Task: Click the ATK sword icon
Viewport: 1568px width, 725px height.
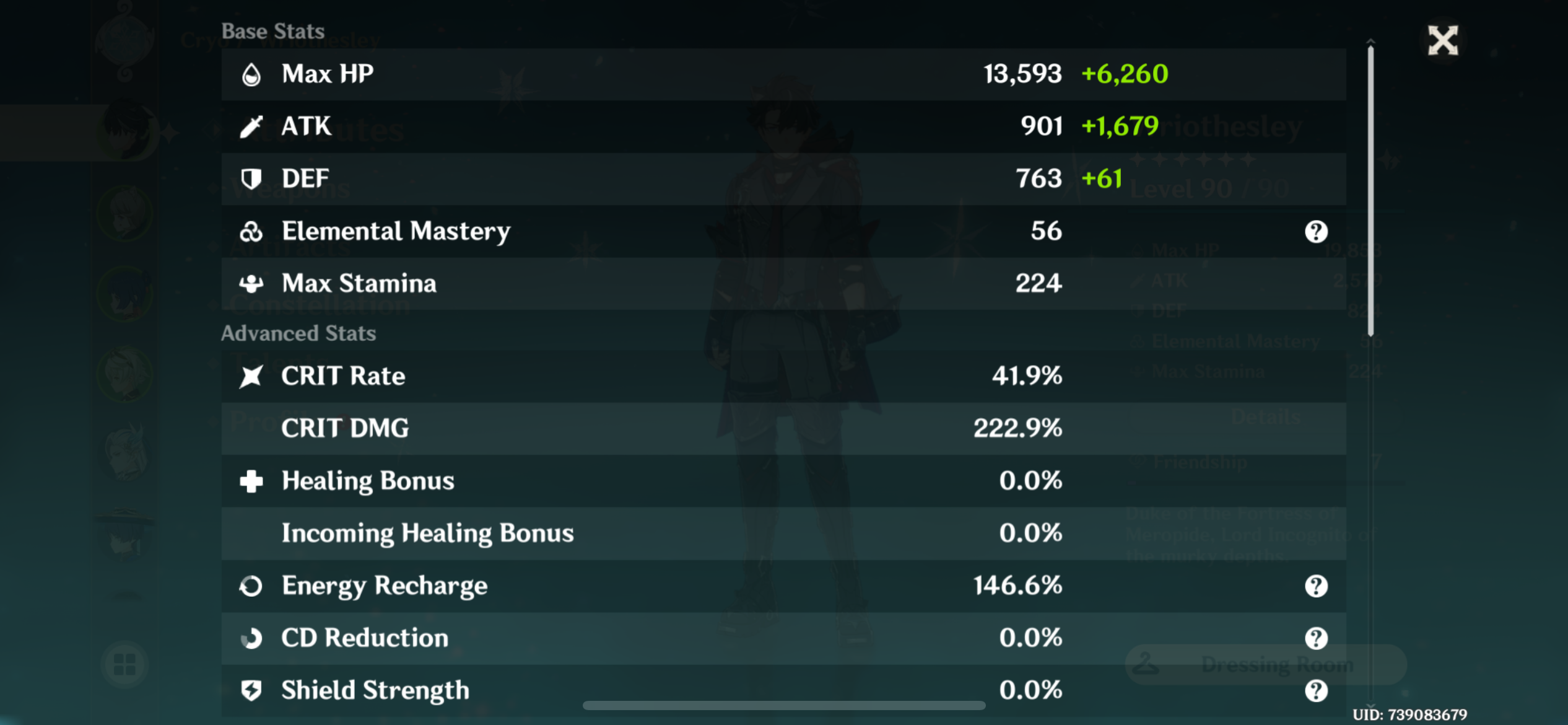Action: tap(252, 126)
